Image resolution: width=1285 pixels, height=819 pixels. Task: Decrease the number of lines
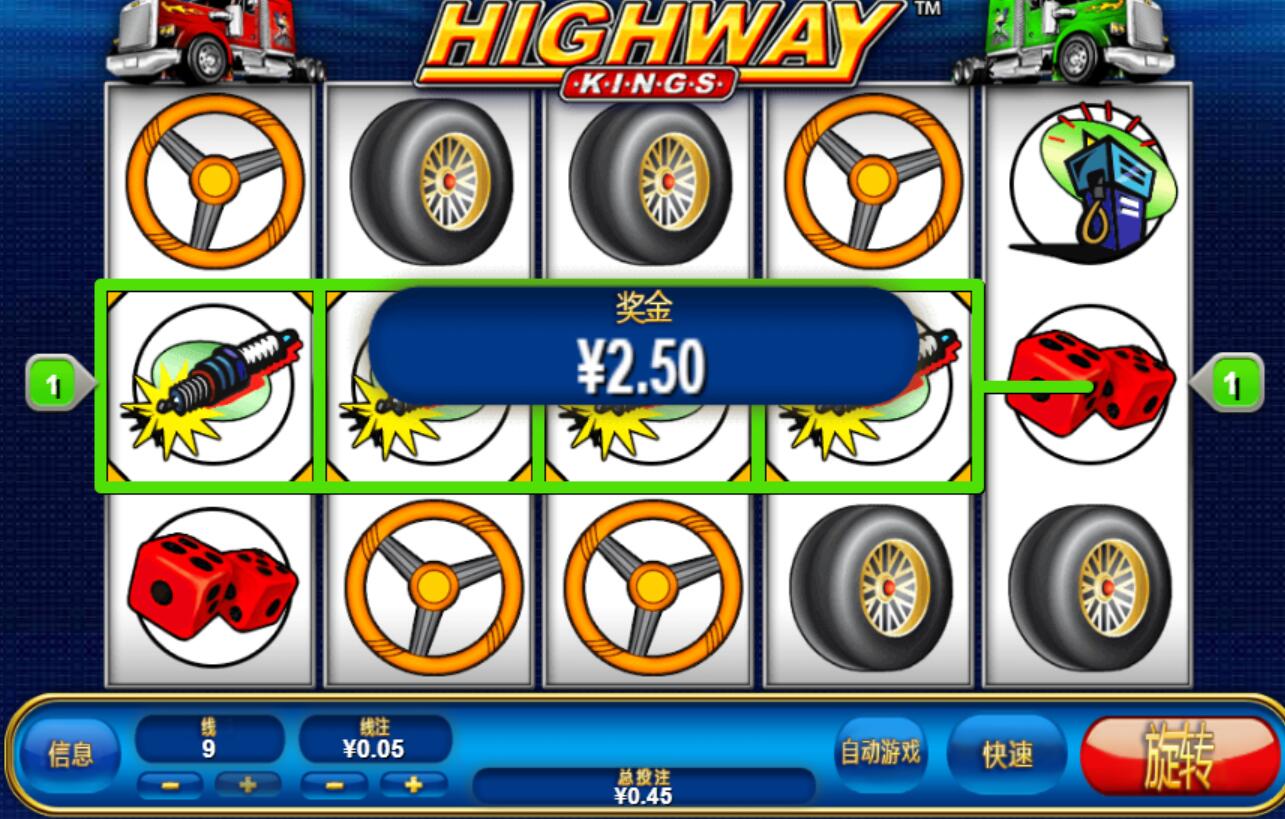170,786
